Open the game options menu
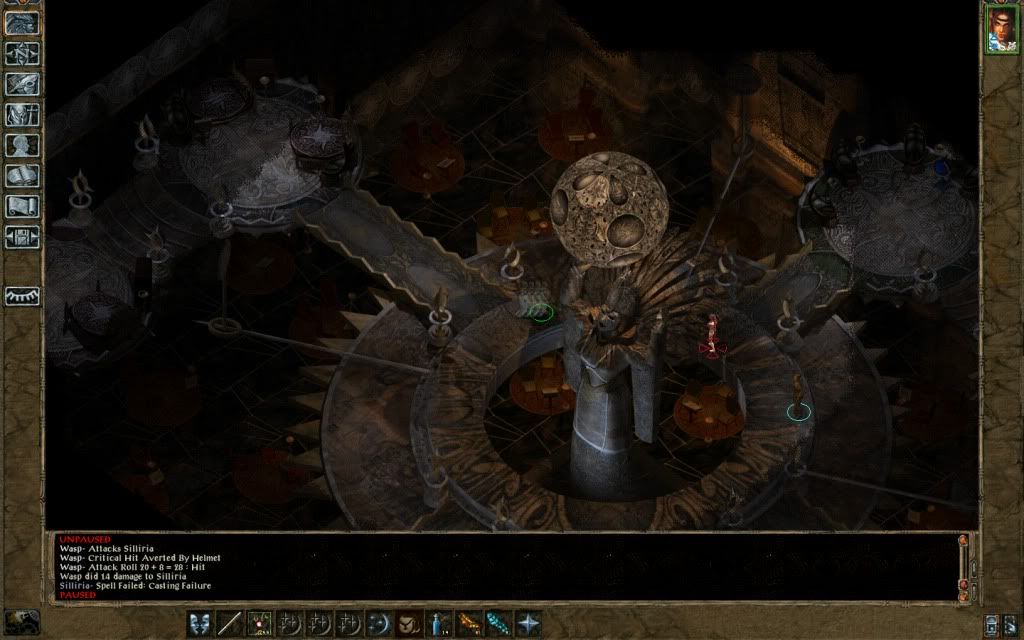The height and width of the screenshot is (640, 1024). pos(23,238)
